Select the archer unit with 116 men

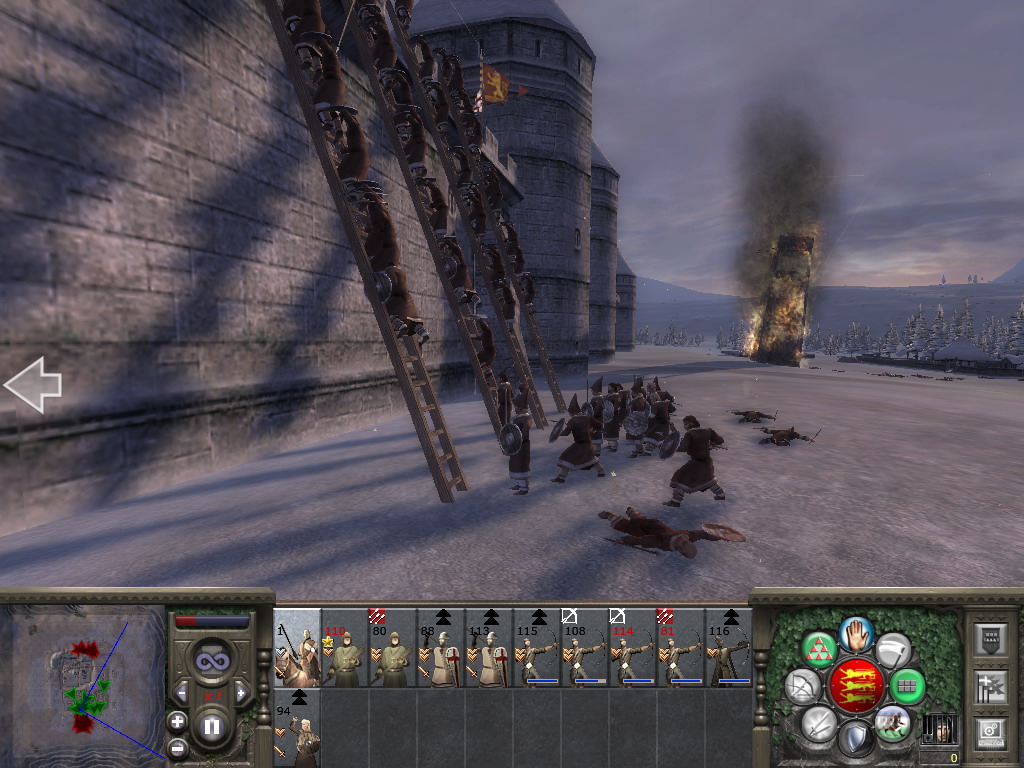pyautogui.click(x=729, y=648)
